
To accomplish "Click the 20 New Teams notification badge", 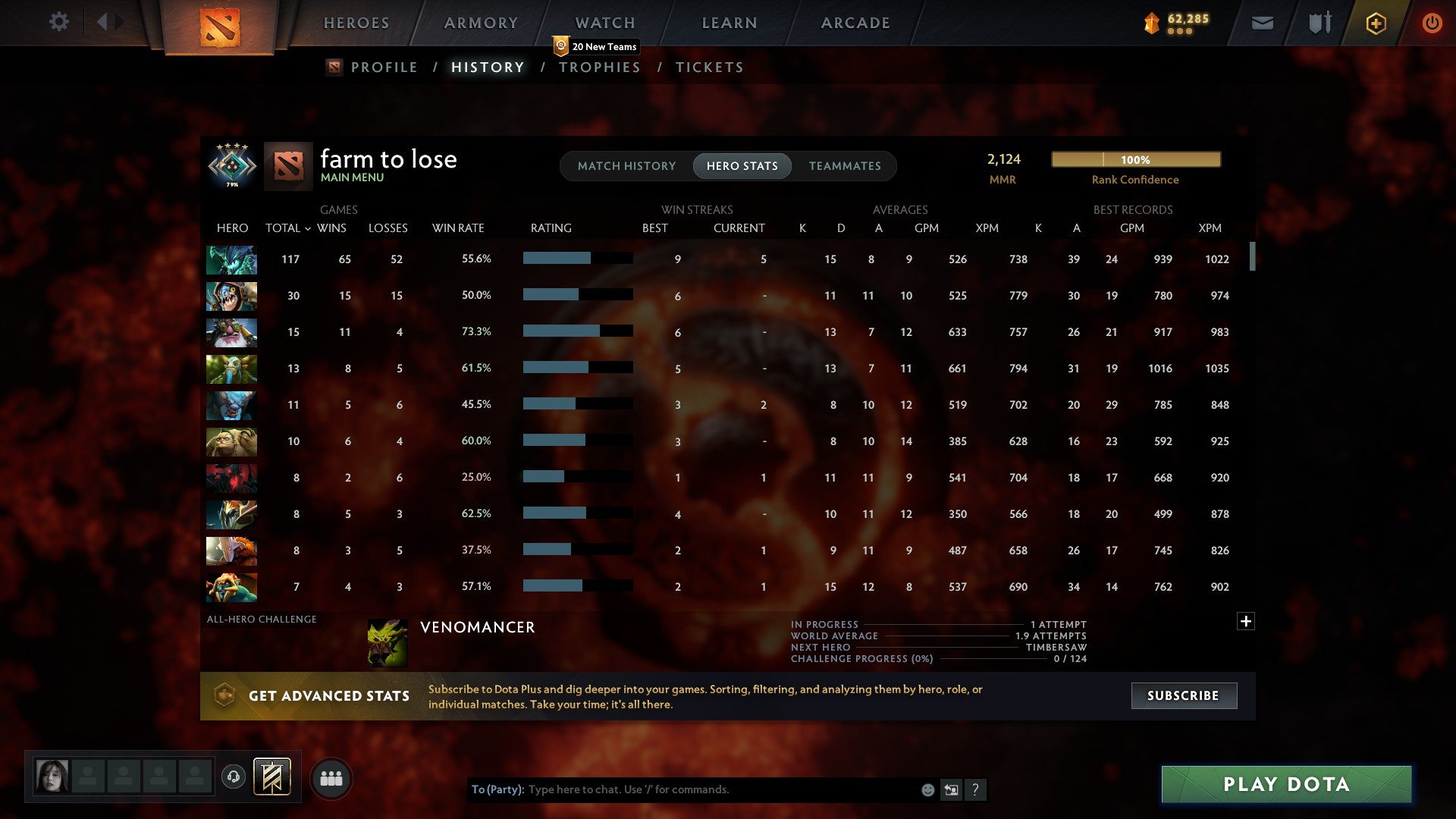I will pos(596,46).
